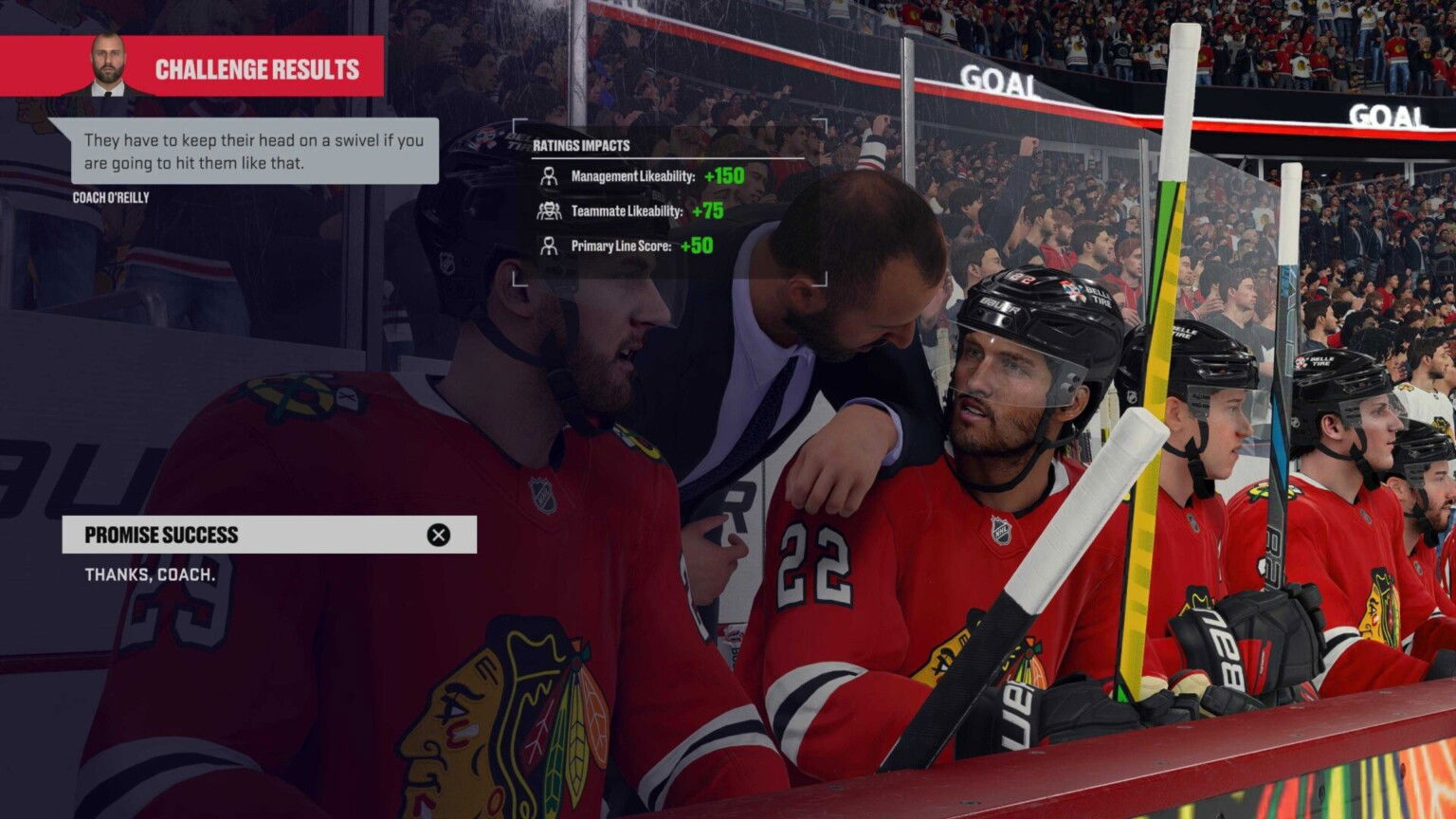
Task: Click the Teammate Likeability group icon
Action: 550,210
